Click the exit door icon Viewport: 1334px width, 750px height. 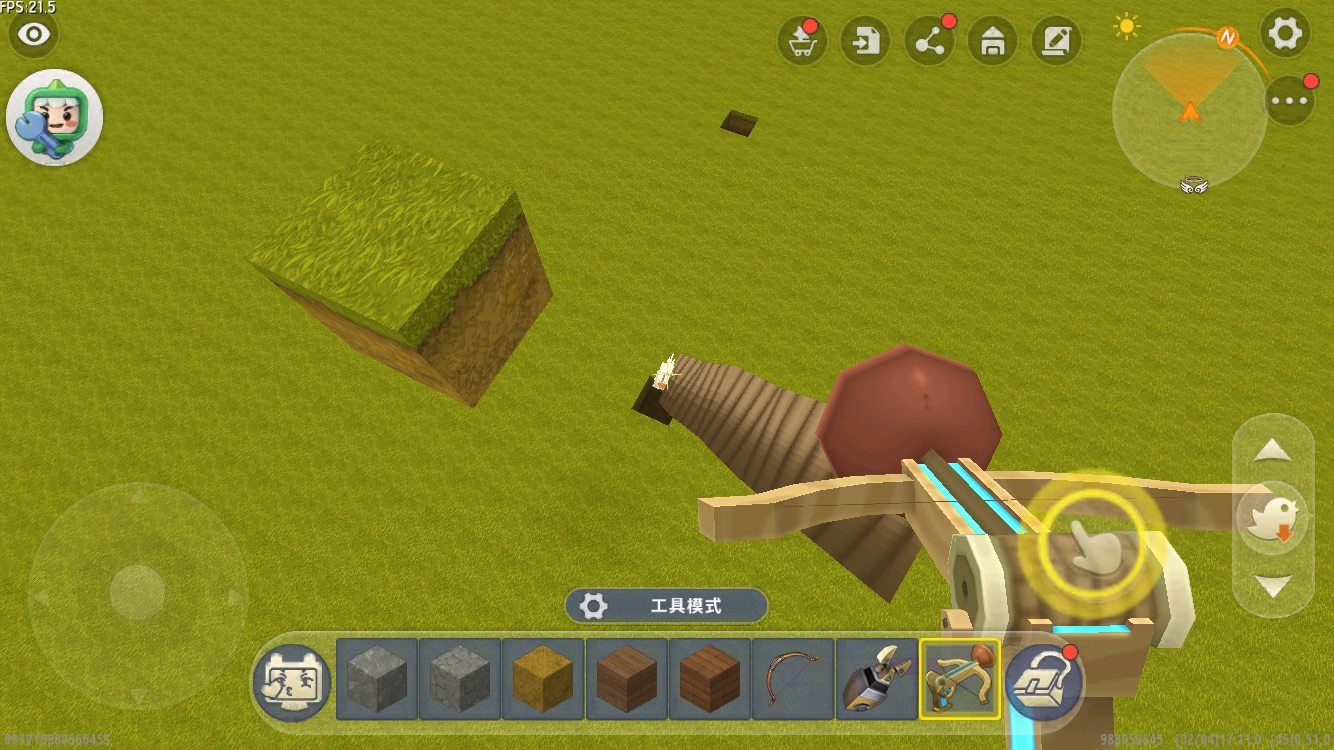[866, 42]
